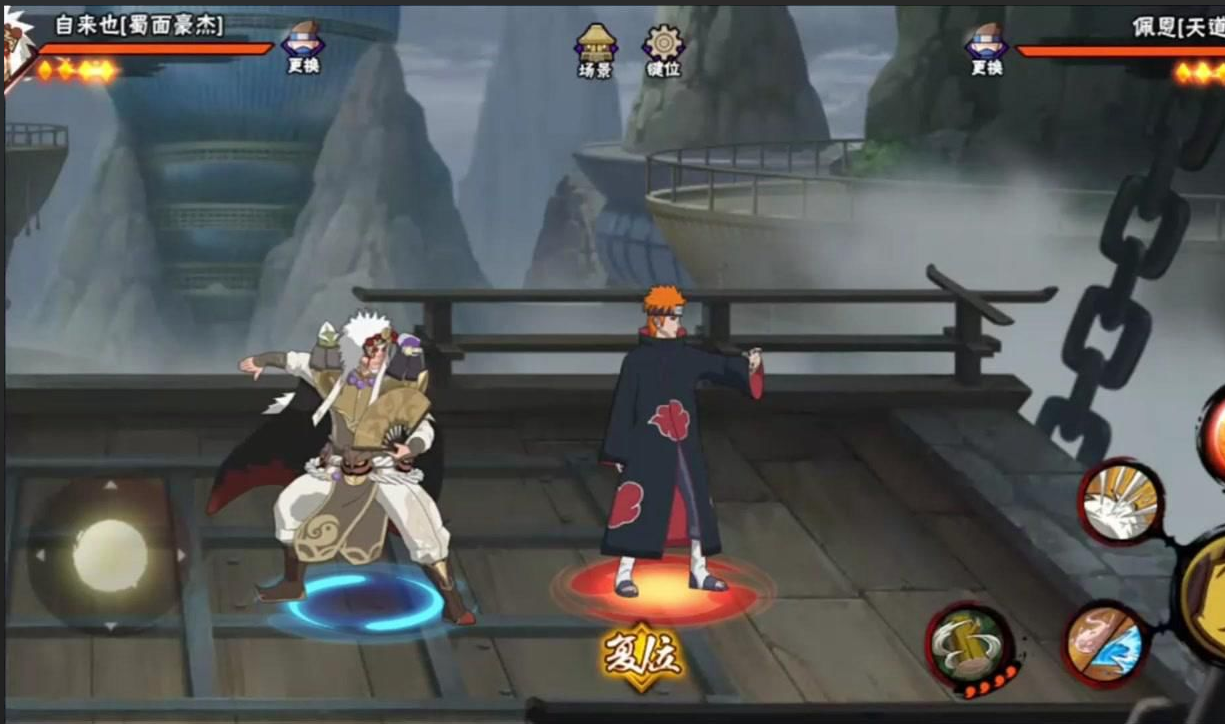Use the blue wind palm skill
This screenshot has height=724, width=1225.
click(x=1104, y=642)
